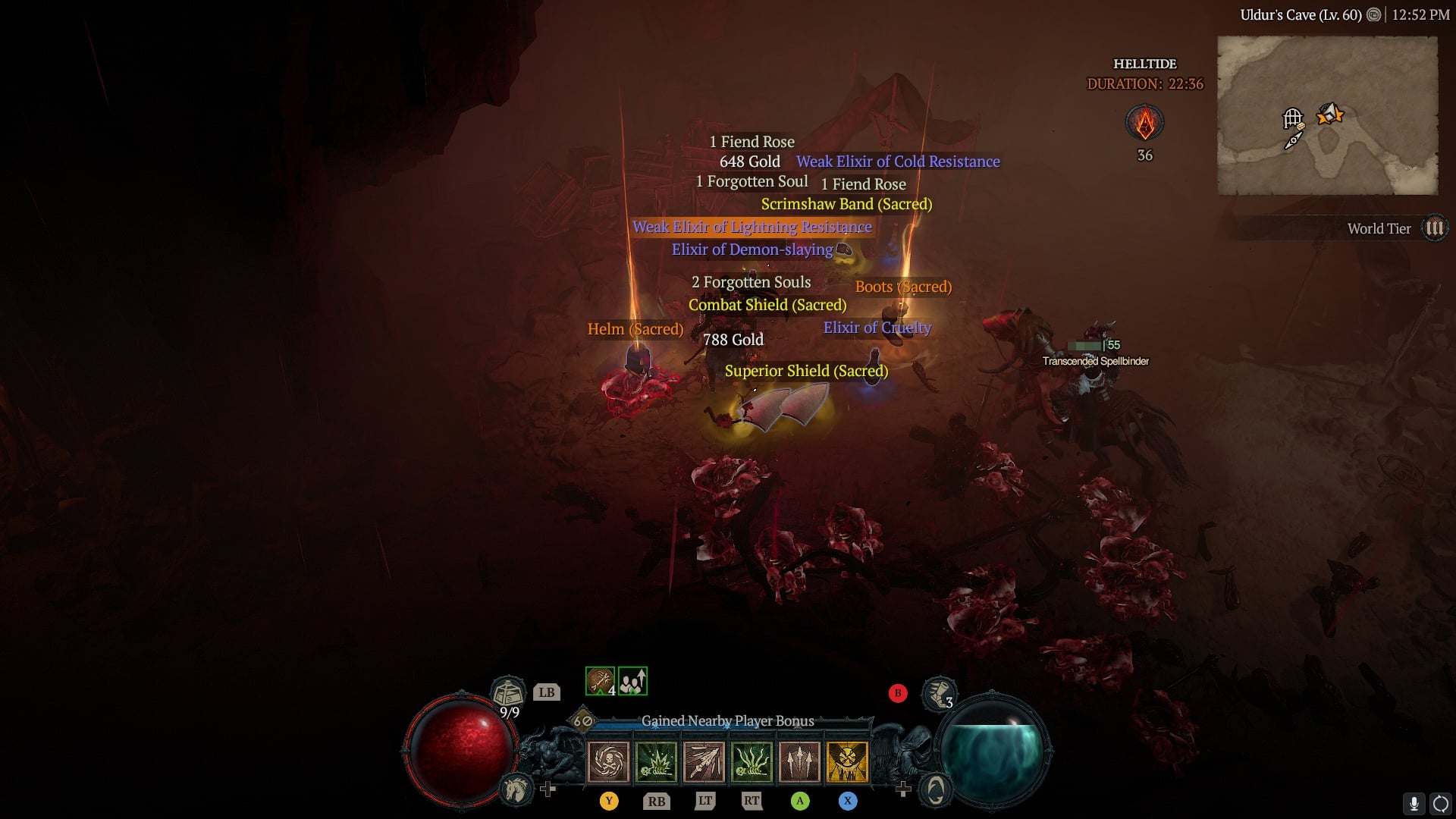
Task: Click the orange star quest marker on minimap
Action: (x=1331, y=115)
